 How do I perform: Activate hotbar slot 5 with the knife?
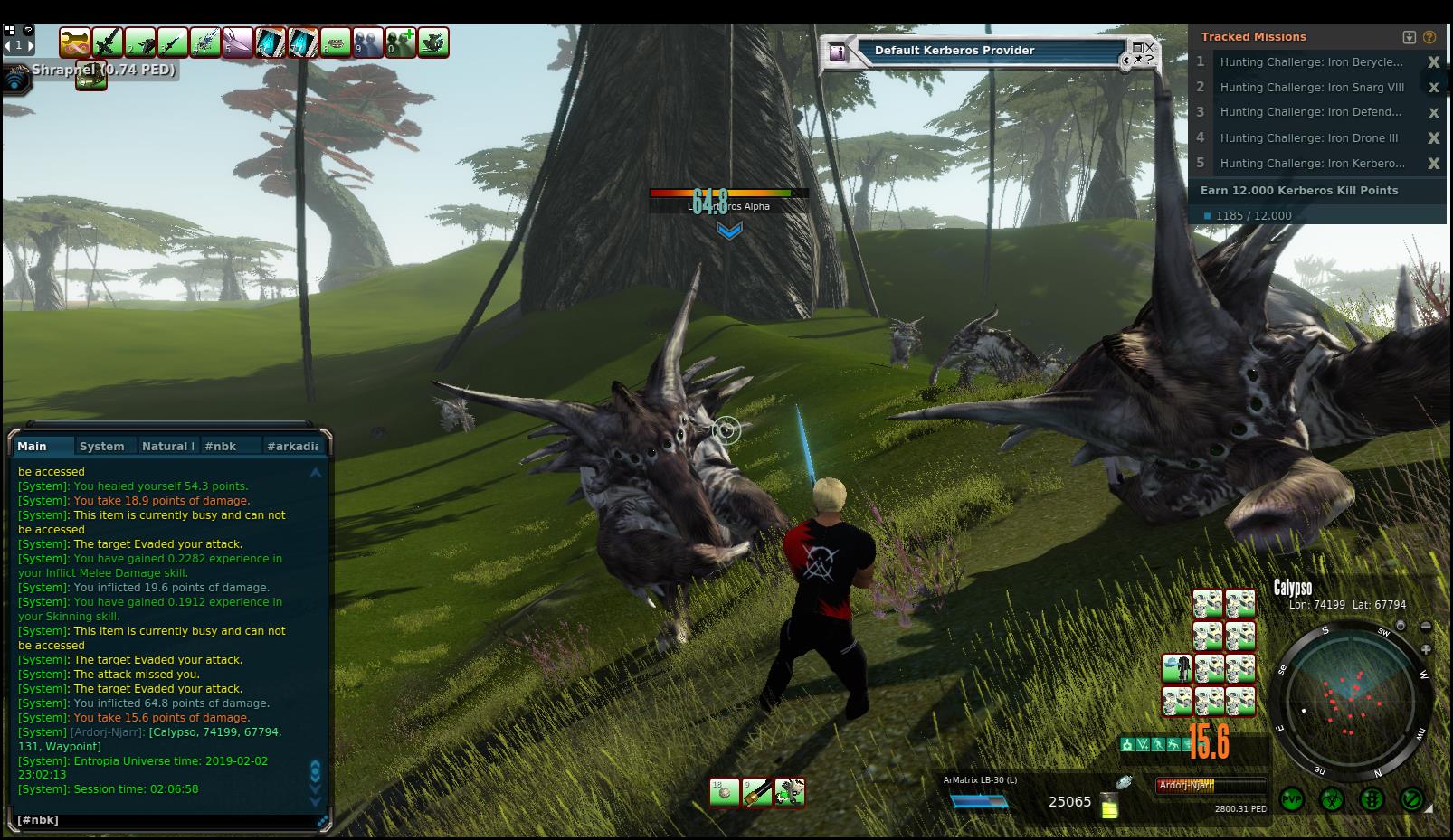[x=238, y=42]
